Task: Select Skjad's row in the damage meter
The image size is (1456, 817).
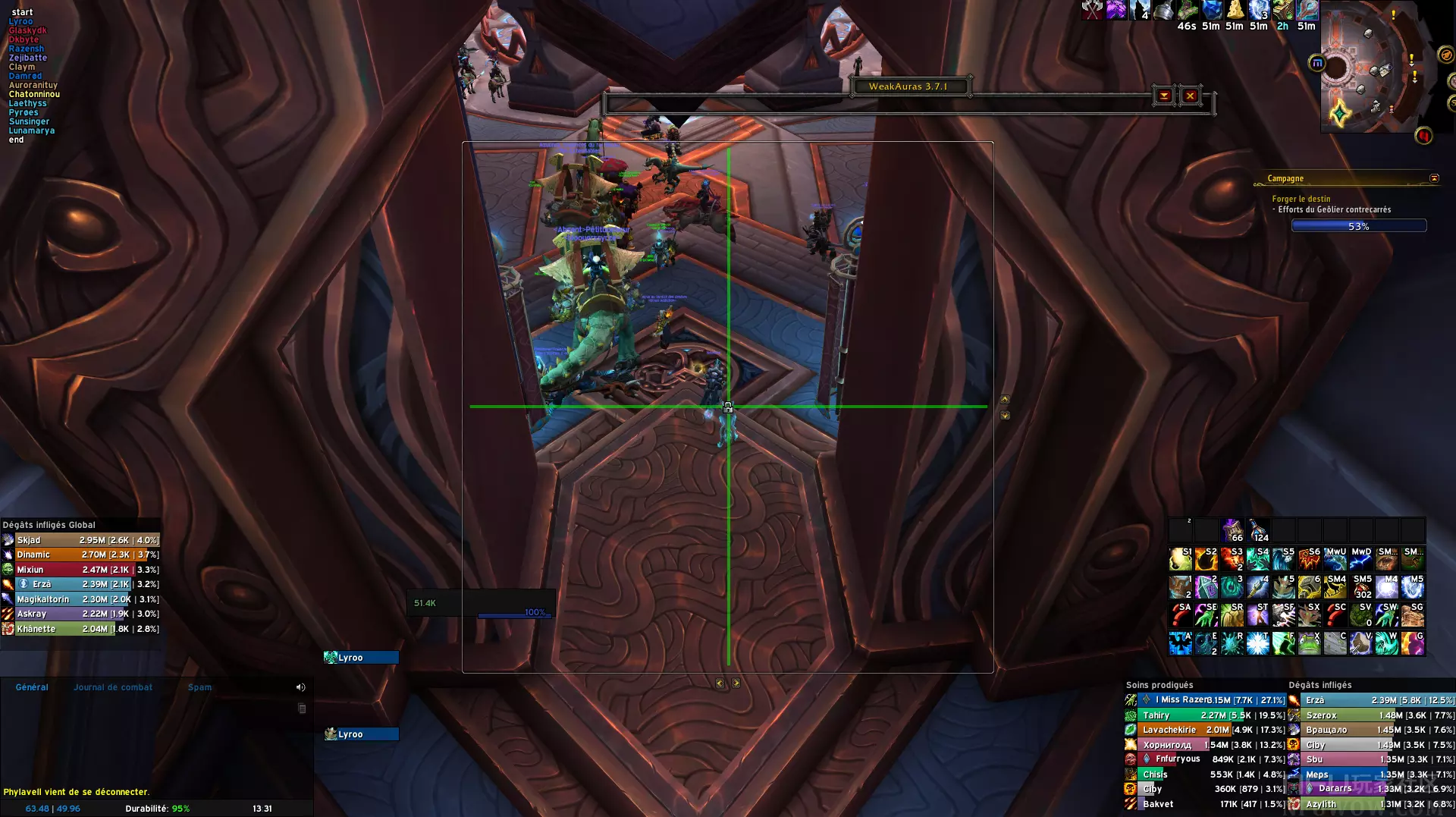Action: point(80,540)
